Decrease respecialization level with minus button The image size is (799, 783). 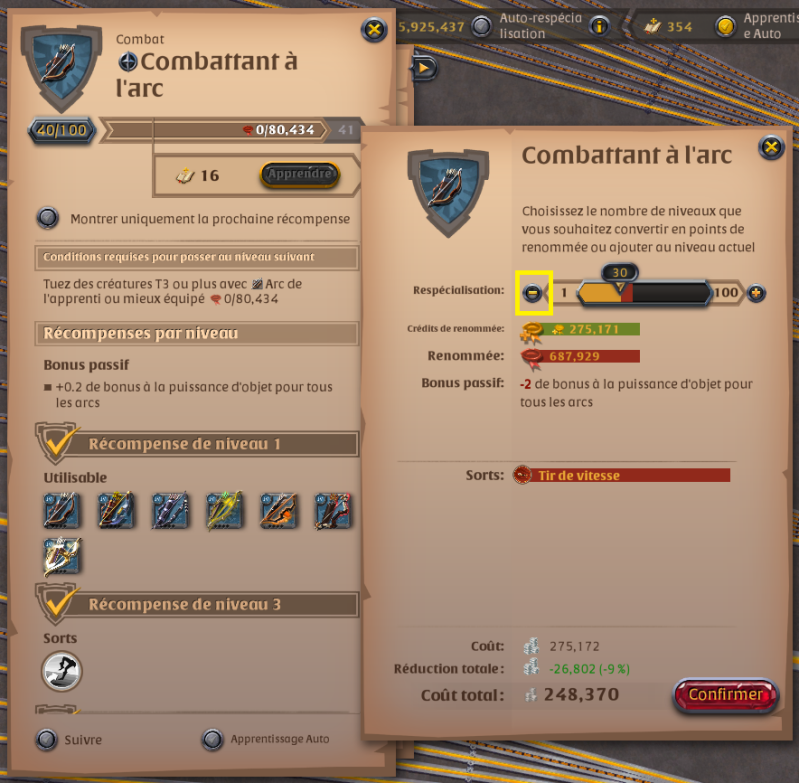533,293
